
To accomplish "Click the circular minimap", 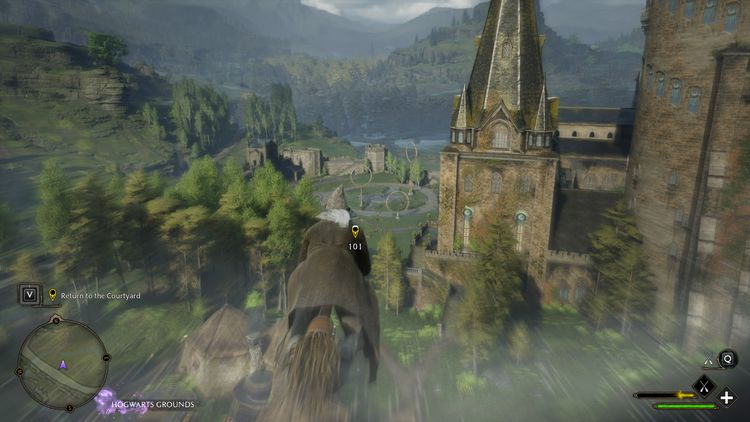I will [x=62, y=361].
